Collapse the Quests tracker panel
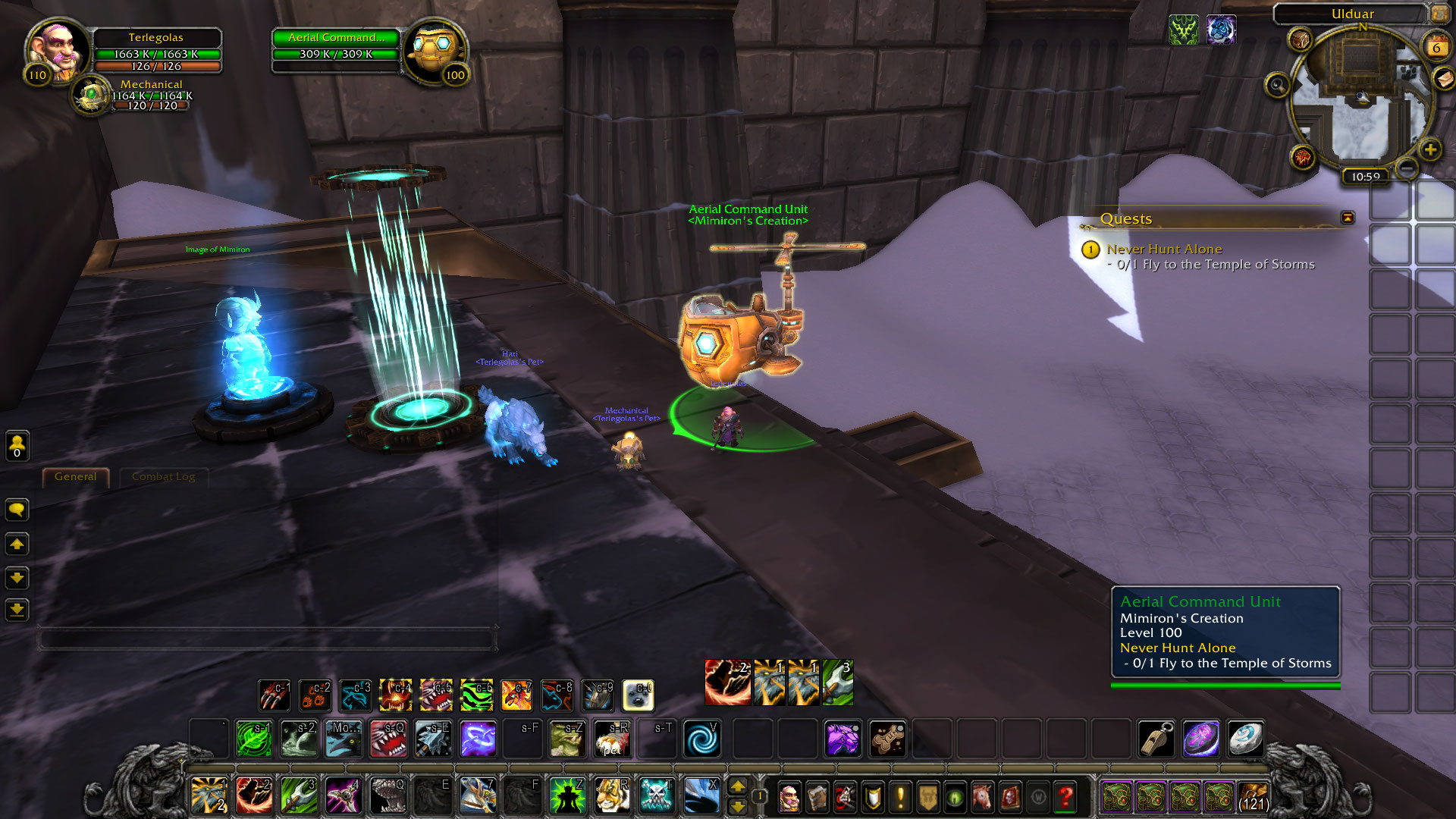The height and width of the screenshot is (819, 1456). coord(1348,218)
